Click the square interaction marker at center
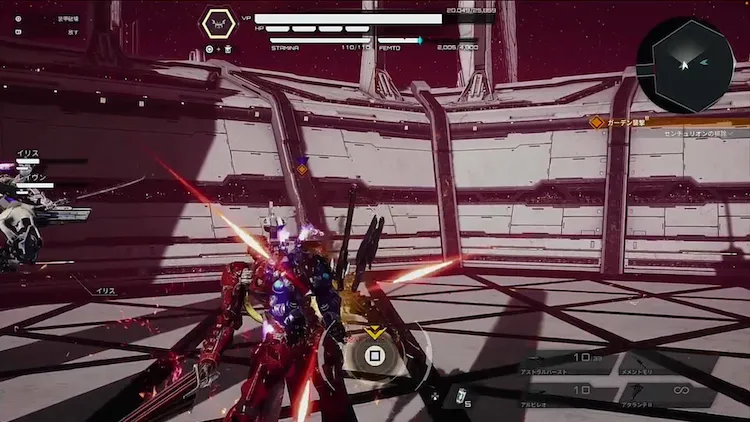 pos(375,354)
